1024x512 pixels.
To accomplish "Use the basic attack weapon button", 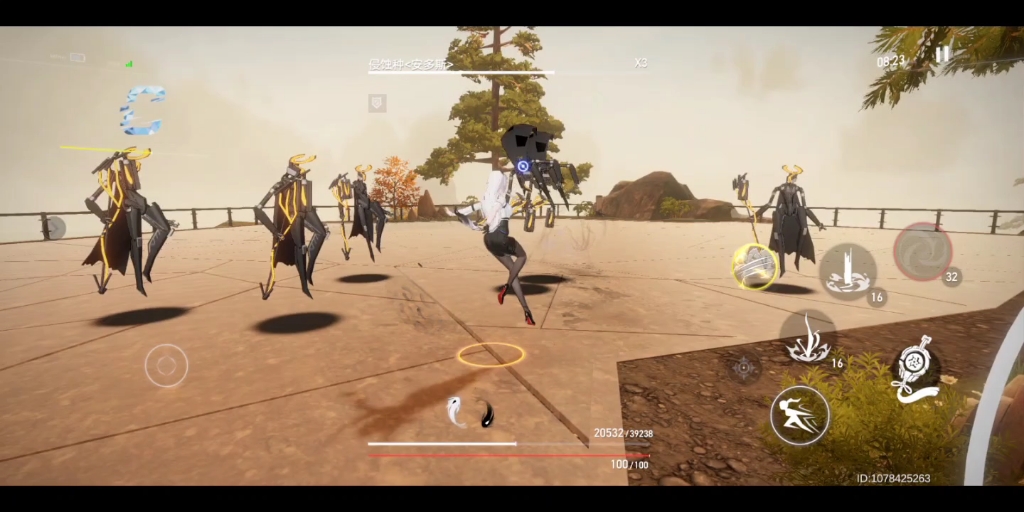I will [914, 371].
